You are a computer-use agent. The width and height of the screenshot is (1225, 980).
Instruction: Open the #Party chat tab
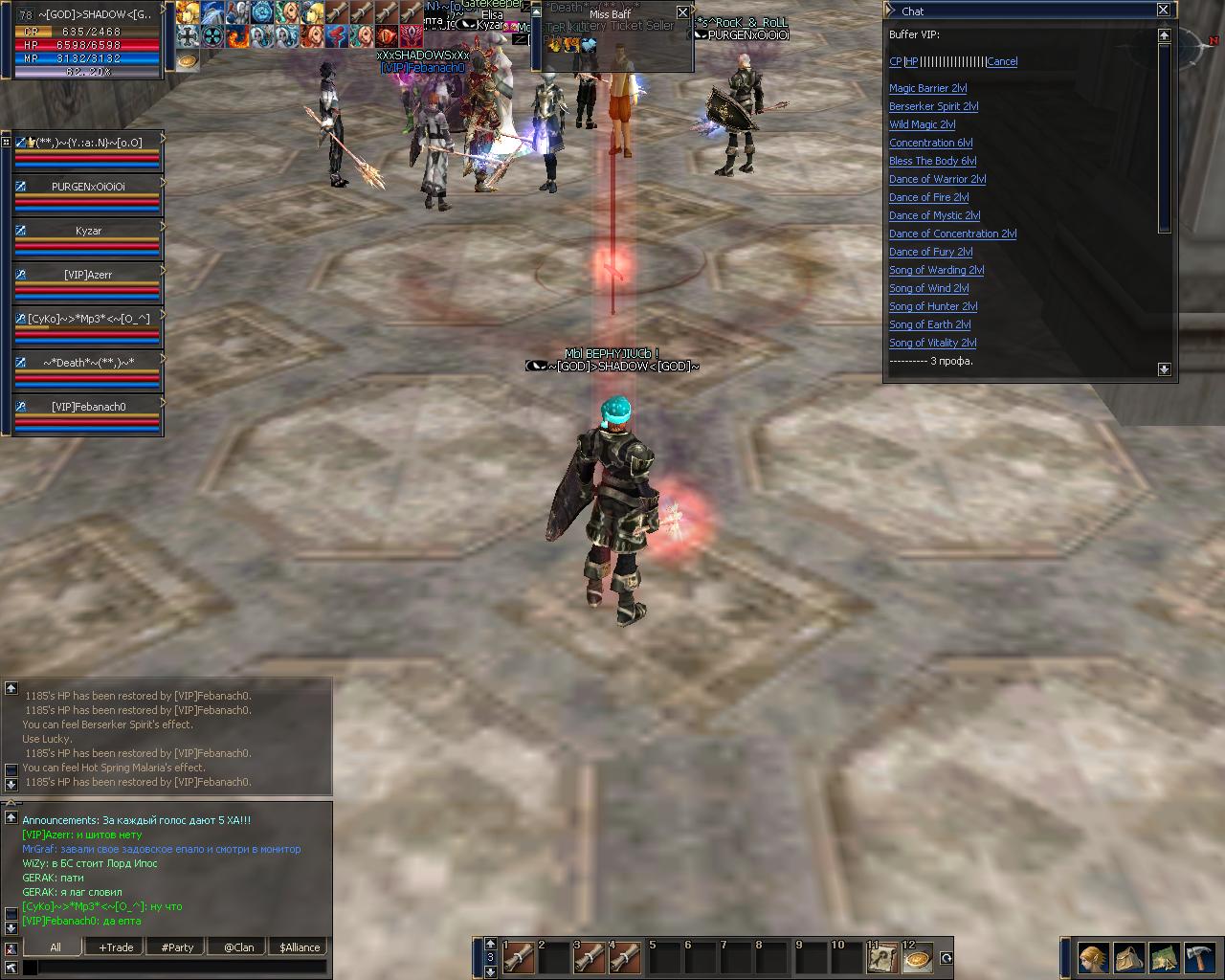click(x=177, y=947)
